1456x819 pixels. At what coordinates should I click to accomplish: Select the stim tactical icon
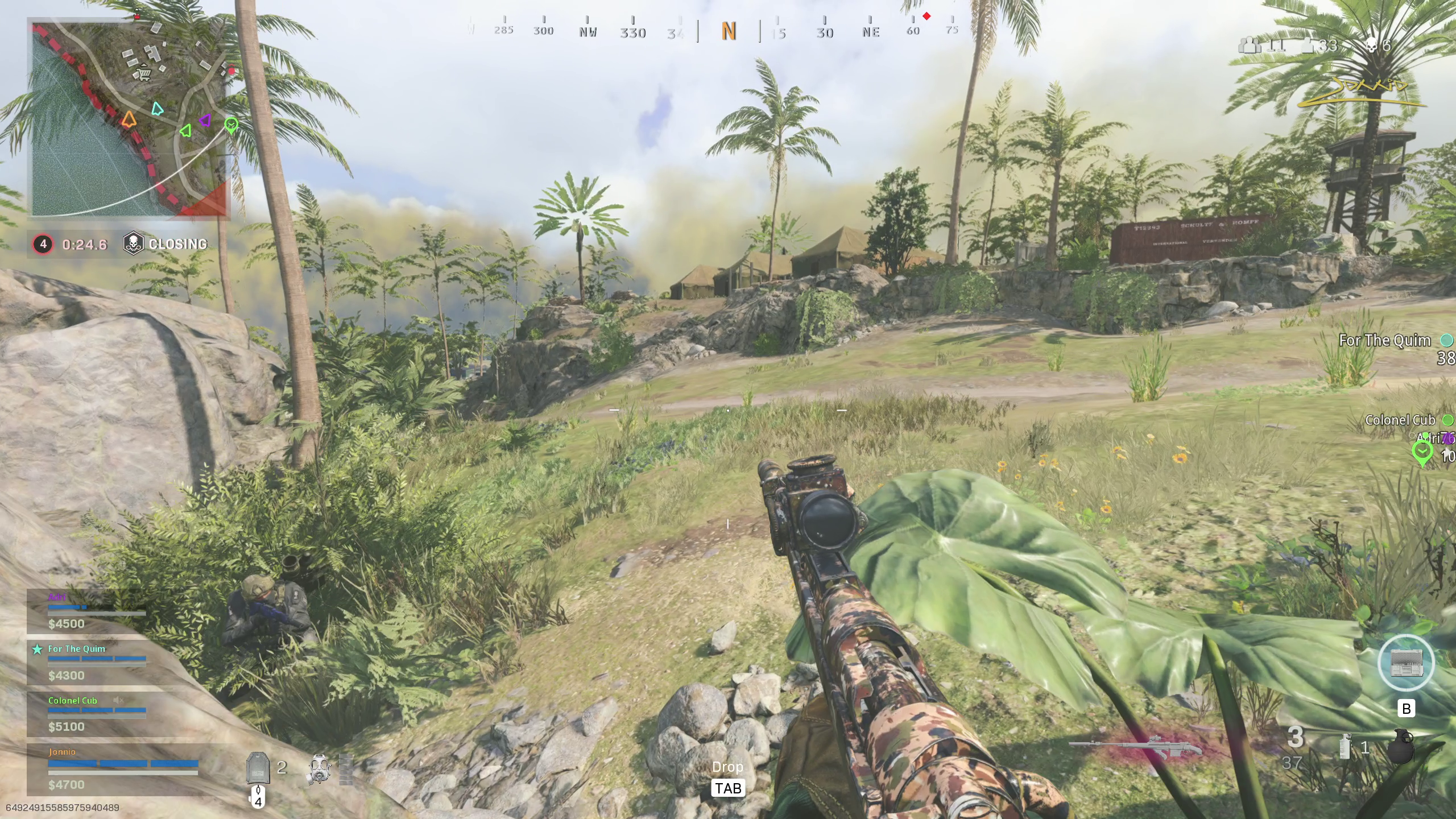click(x=1346, y=747)
